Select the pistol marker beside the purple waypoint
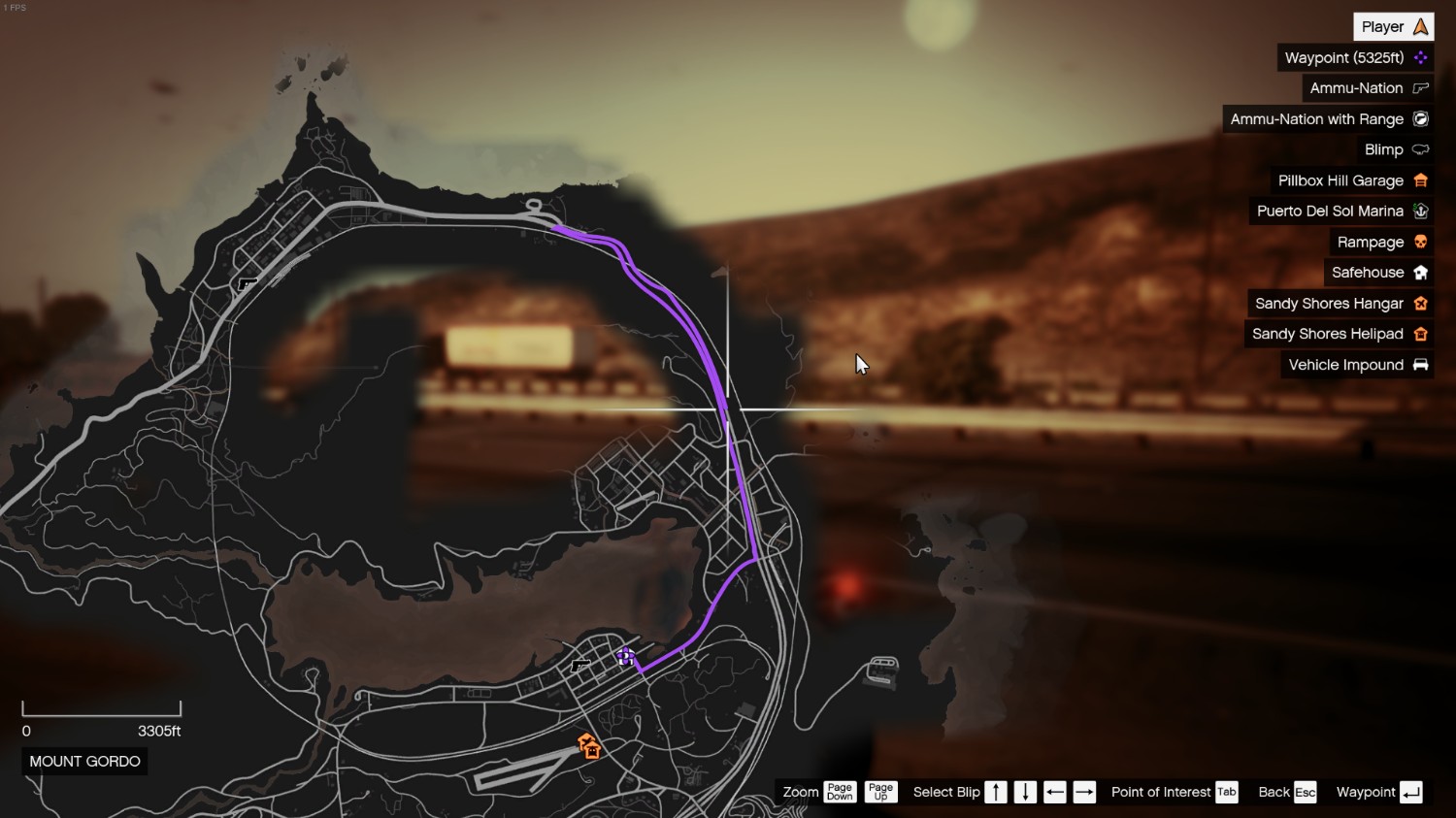Image resolution: width=1456 pixels, height=818 pixels. pyautogui.click(x=580, y=666)
